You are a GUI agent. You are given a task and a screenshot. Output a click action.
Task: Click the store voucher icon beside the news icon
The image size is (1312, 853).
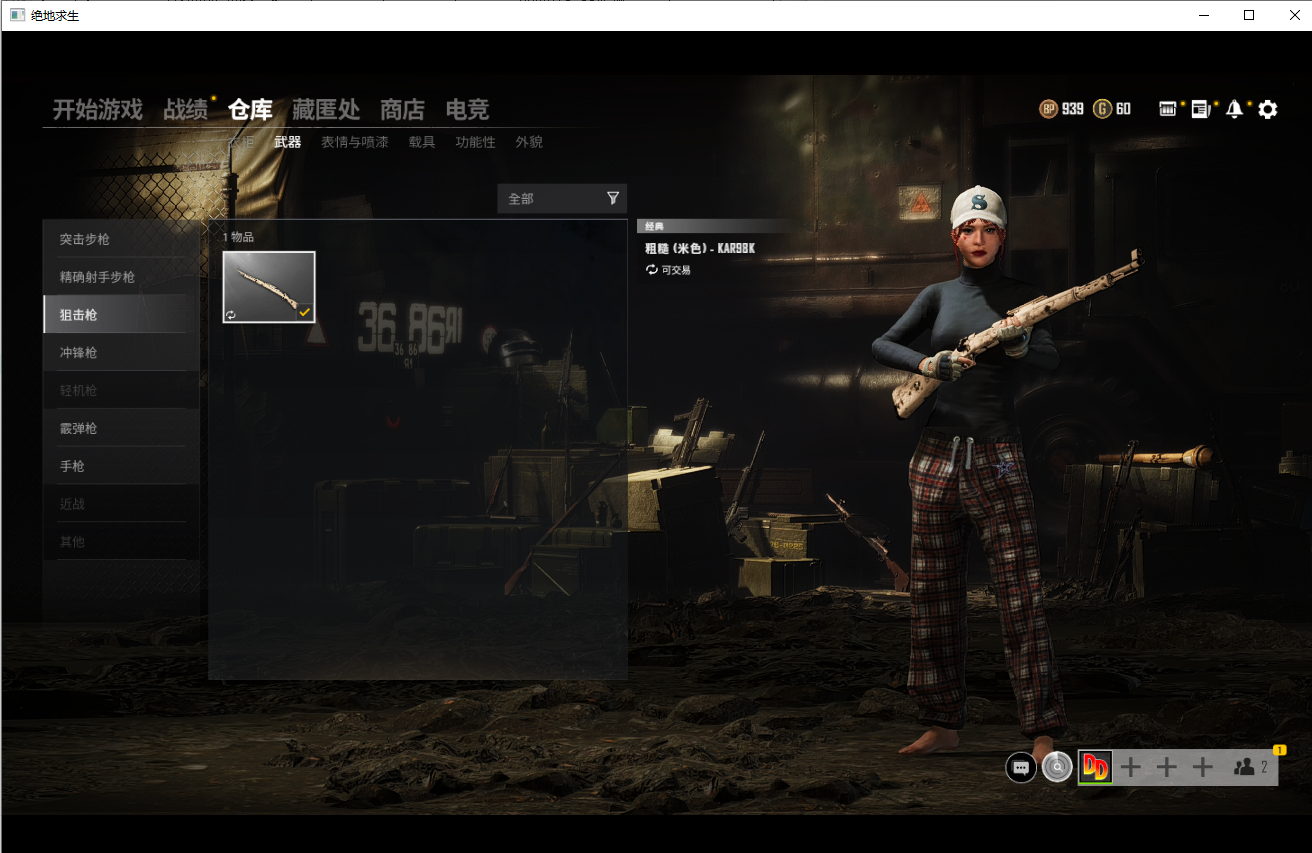1168,109
